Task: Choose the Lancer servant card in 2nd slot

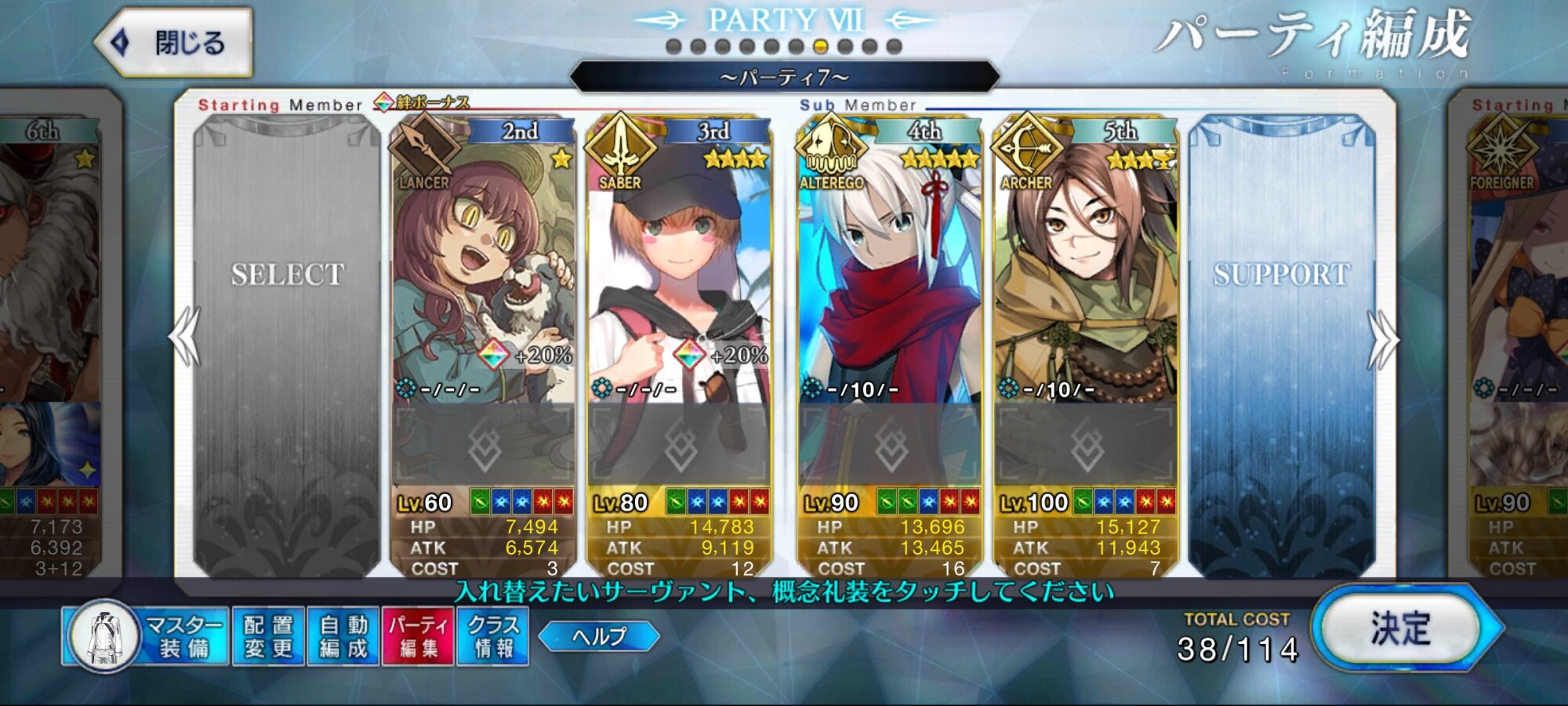Action: pos(483,275)
